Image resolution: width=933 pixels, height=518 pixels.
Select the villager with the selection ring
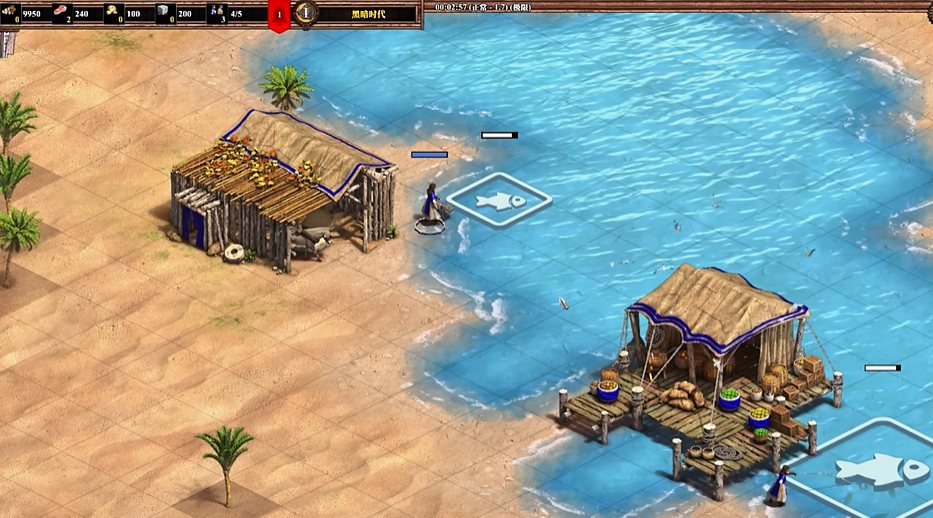pyautogui.click(x=430, y=208)
